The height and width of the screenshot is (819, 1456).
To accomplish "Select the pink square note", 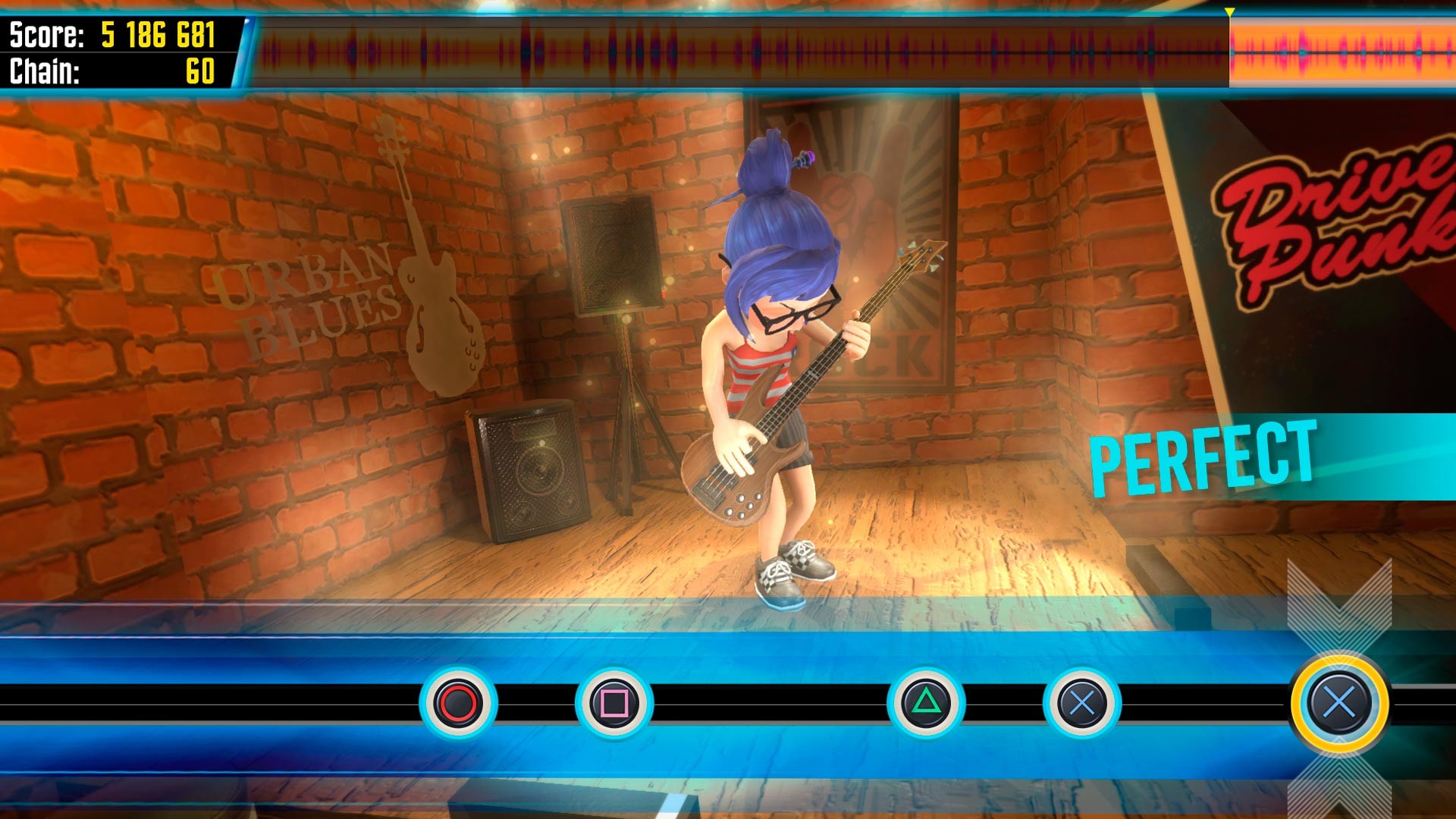I will click(x=614, y=703).
